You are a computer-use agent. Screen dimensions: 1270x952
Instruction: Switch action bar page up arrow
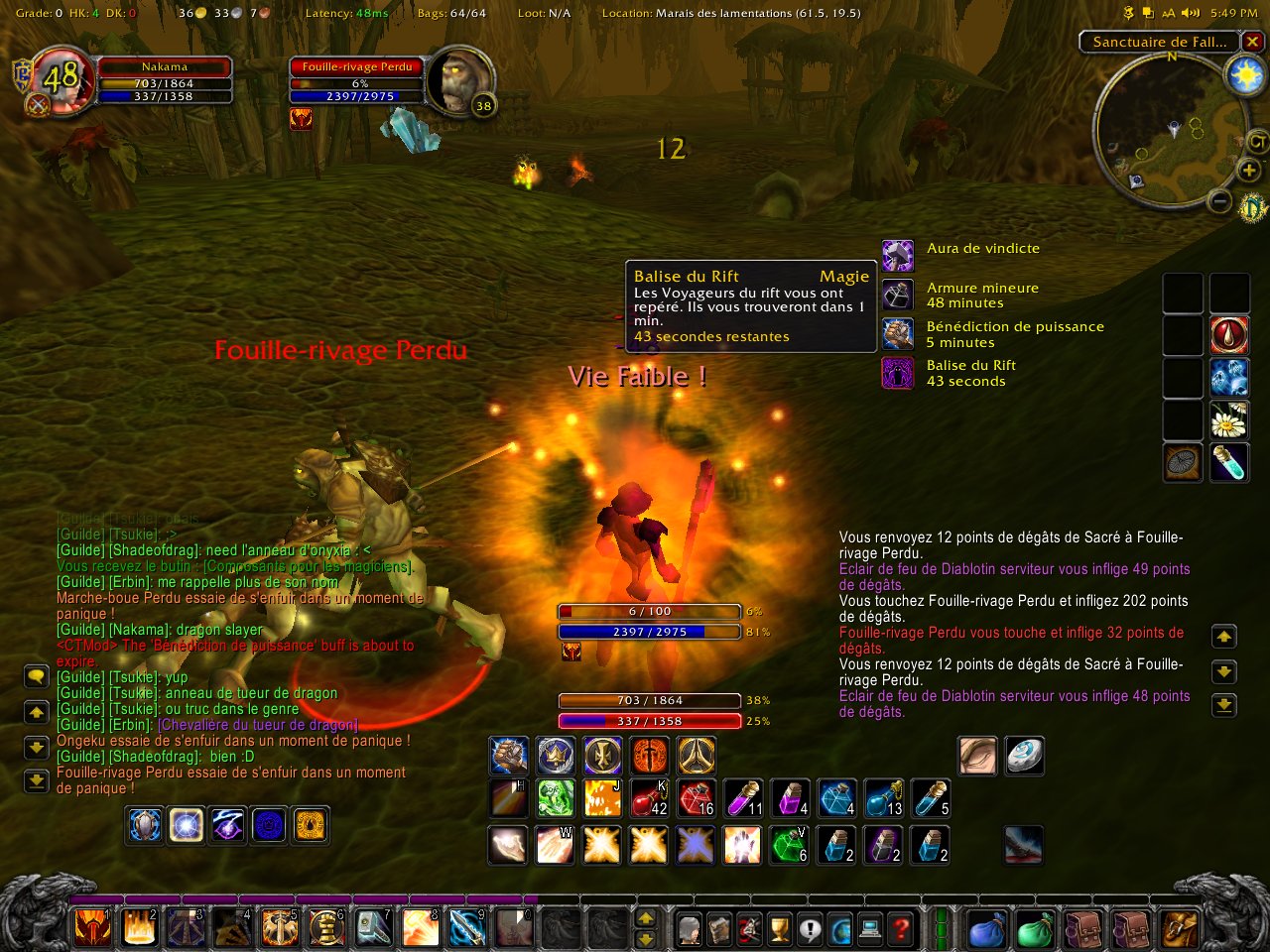point(645,919)
